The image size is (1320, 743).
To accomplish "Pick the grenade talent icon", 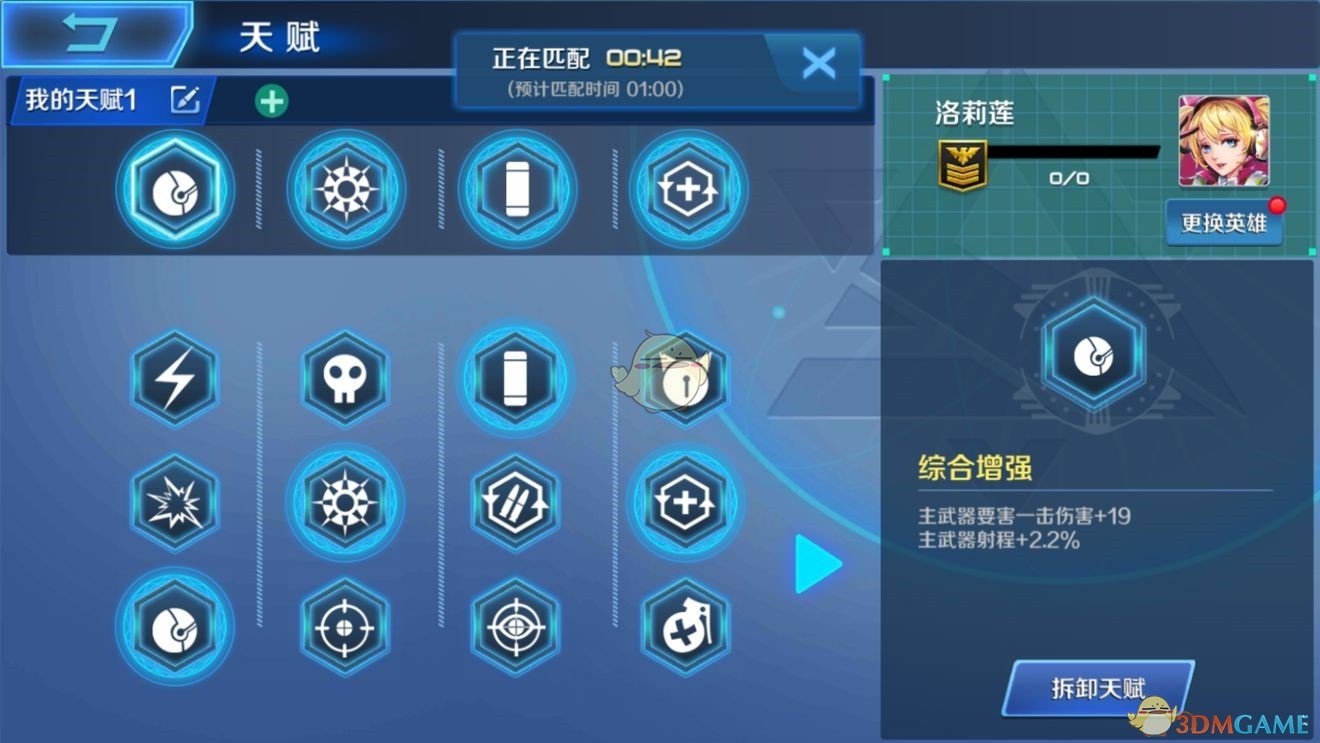I will (x=685, y=628).
